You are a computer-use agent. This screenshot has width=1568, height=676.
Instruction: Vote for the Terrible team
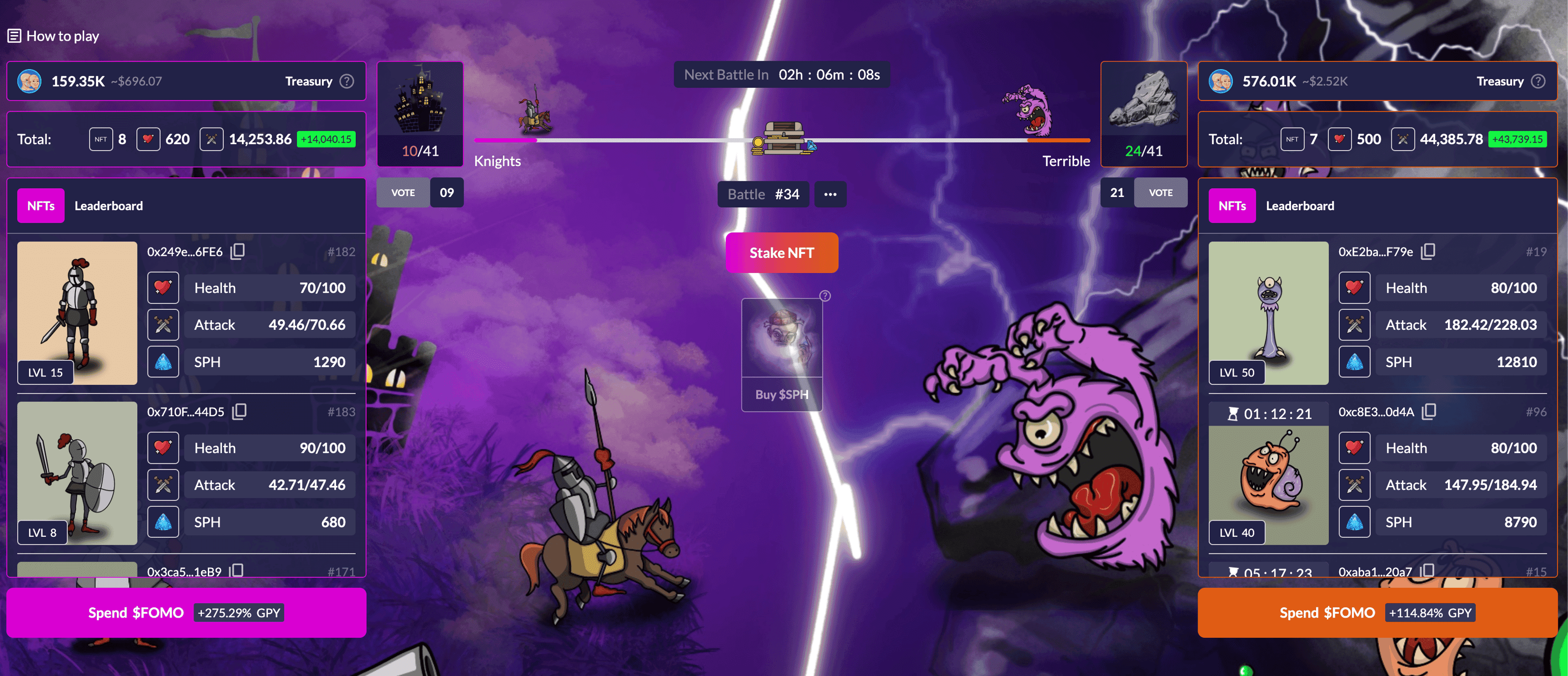(x=1160, y=193)
